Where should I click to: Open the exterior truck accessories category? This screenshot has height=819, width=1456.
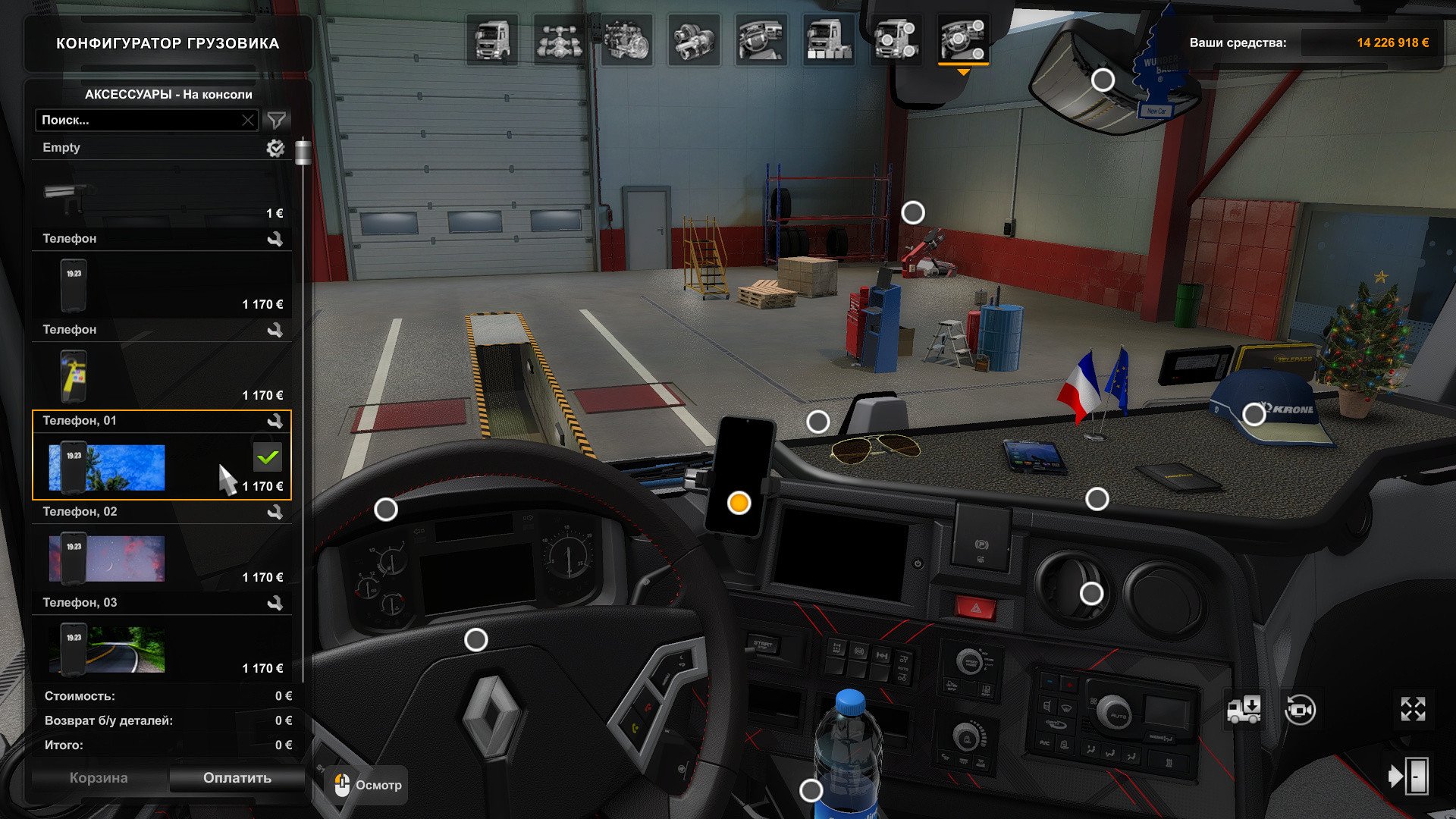pos(896,40)
